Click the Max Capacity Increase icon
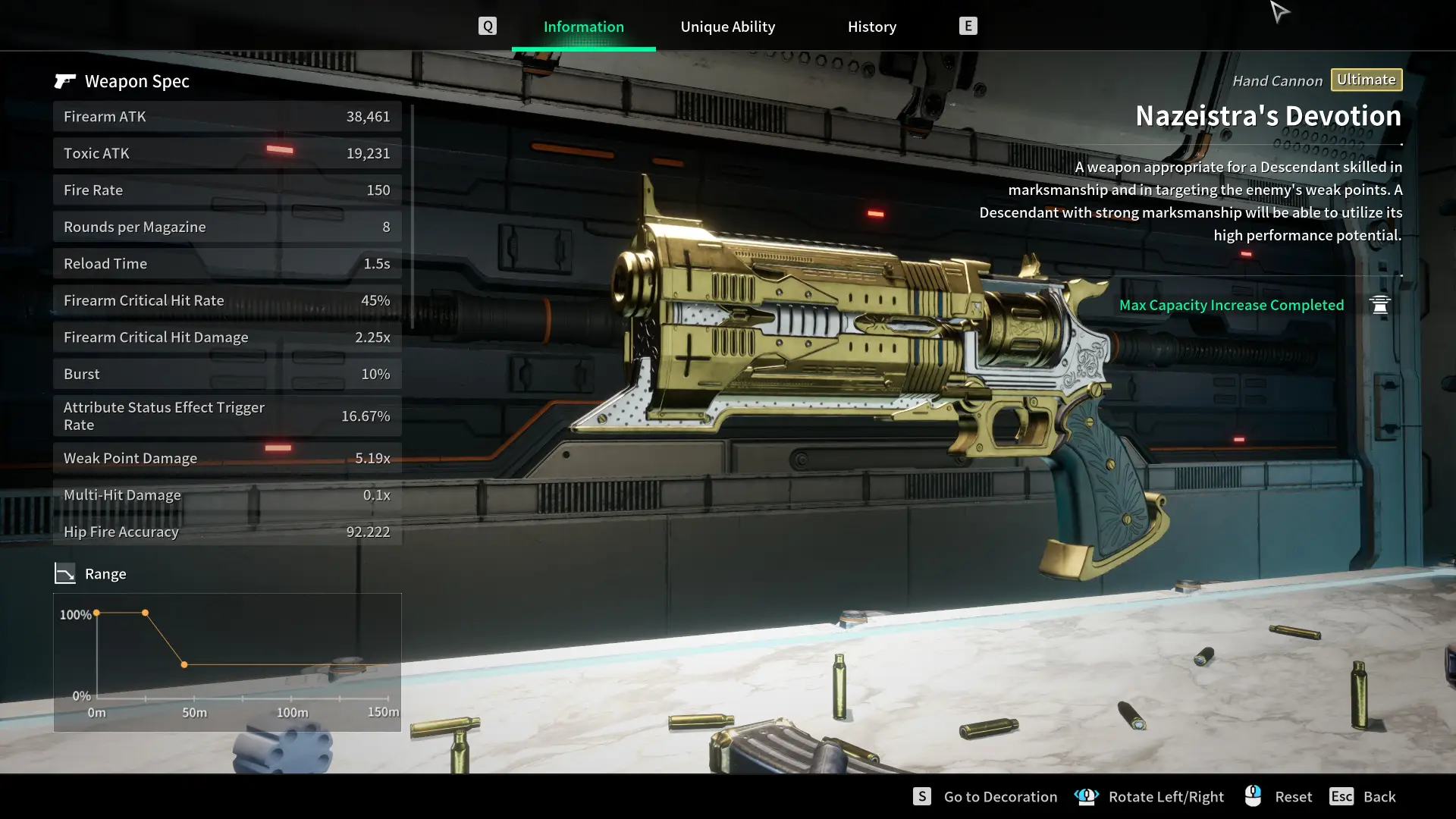The image size is (1456, 819). (x=1379, y=305)
